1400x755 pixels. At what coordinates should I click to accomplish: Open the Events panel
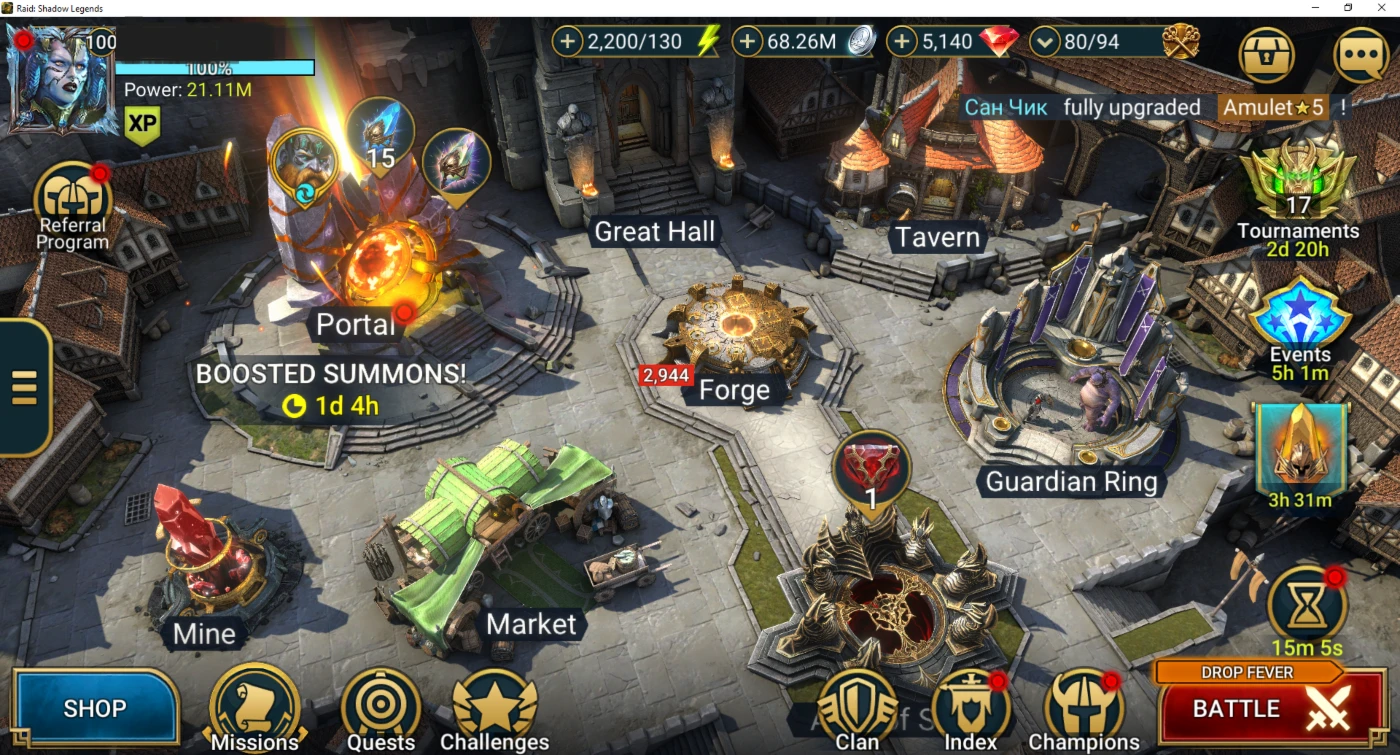[x=1300, y=325]
